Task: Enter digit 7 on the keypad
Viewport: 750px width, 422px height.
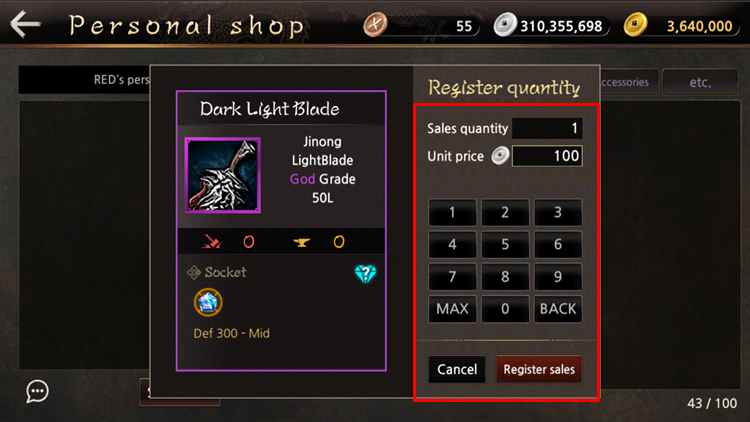Action: (x=452, y=277)
